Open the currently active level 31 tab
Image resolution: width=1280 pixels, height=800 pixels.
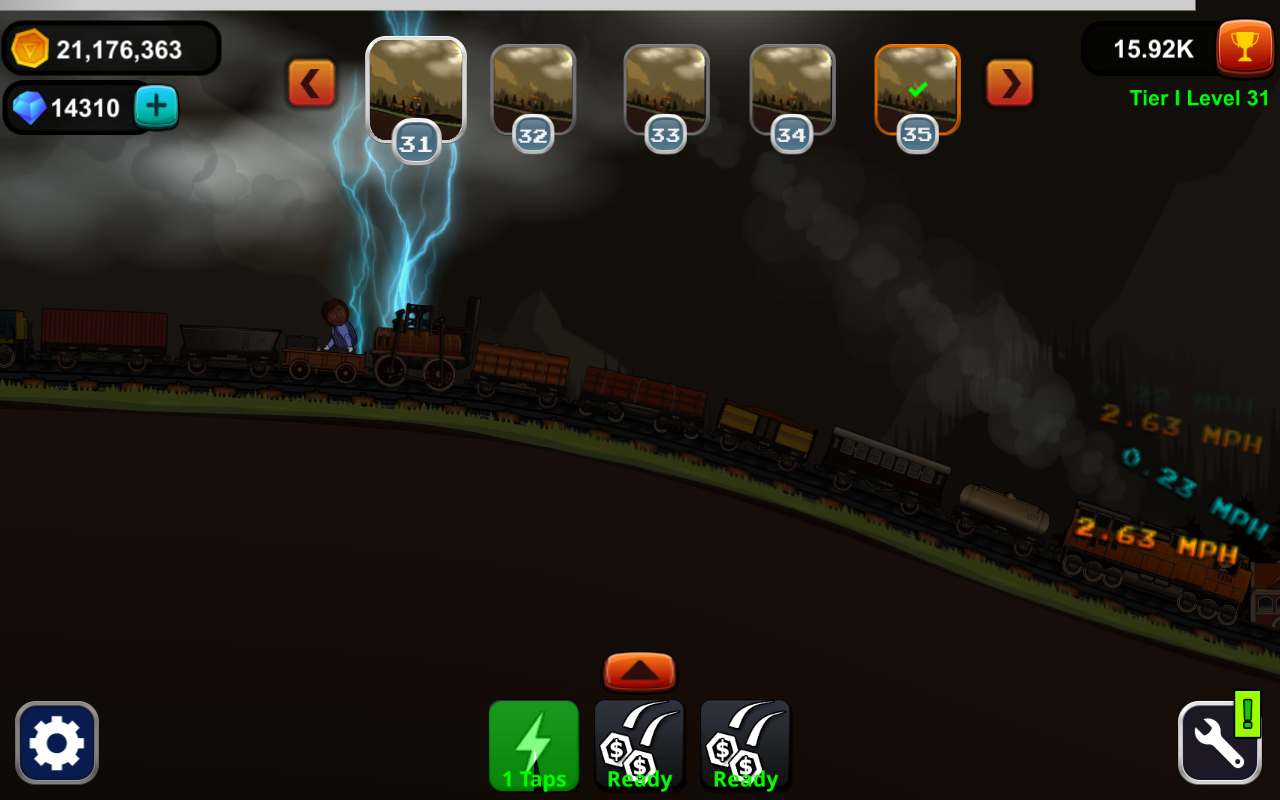[x=416, y=90]
